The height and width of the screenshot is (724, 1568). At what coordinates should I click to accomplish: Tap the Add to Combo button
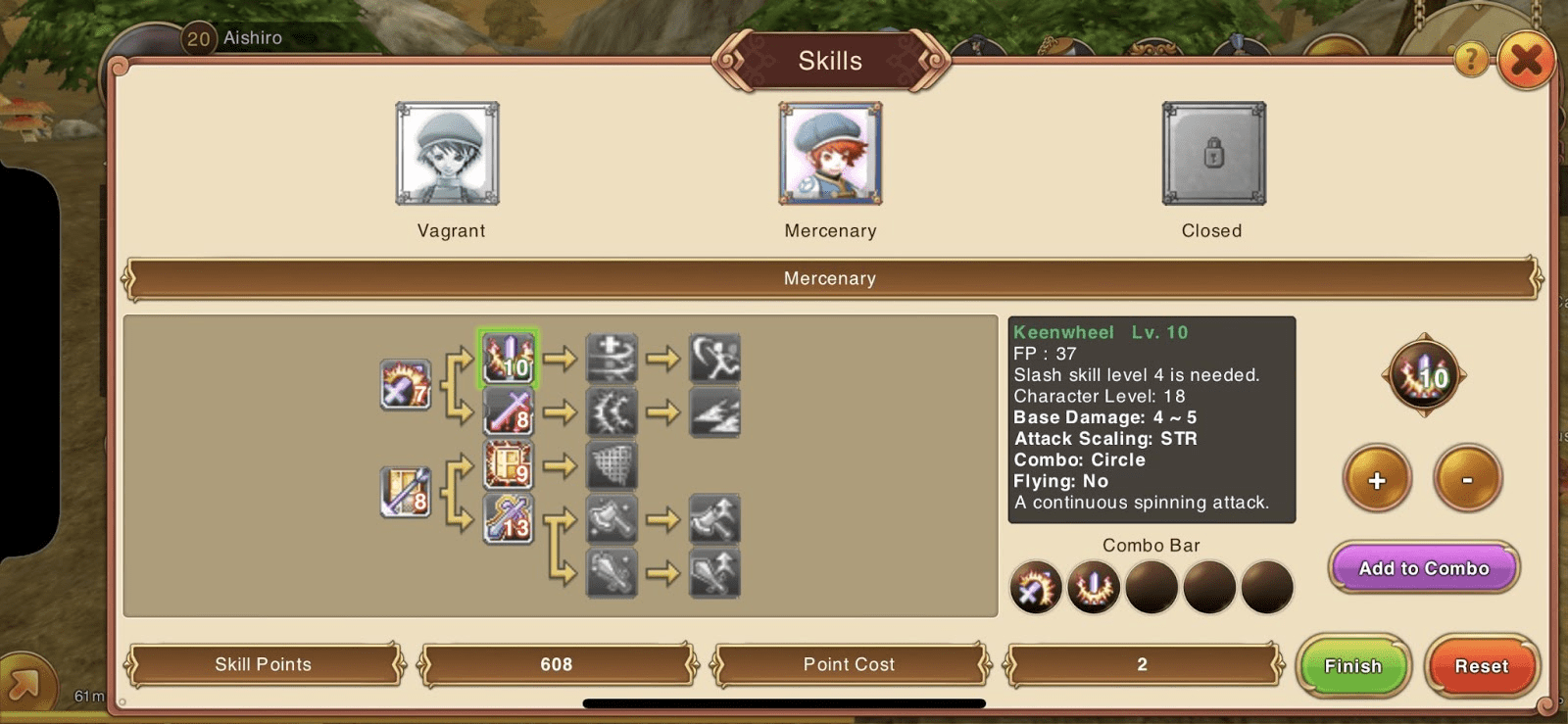point(1423,568)
